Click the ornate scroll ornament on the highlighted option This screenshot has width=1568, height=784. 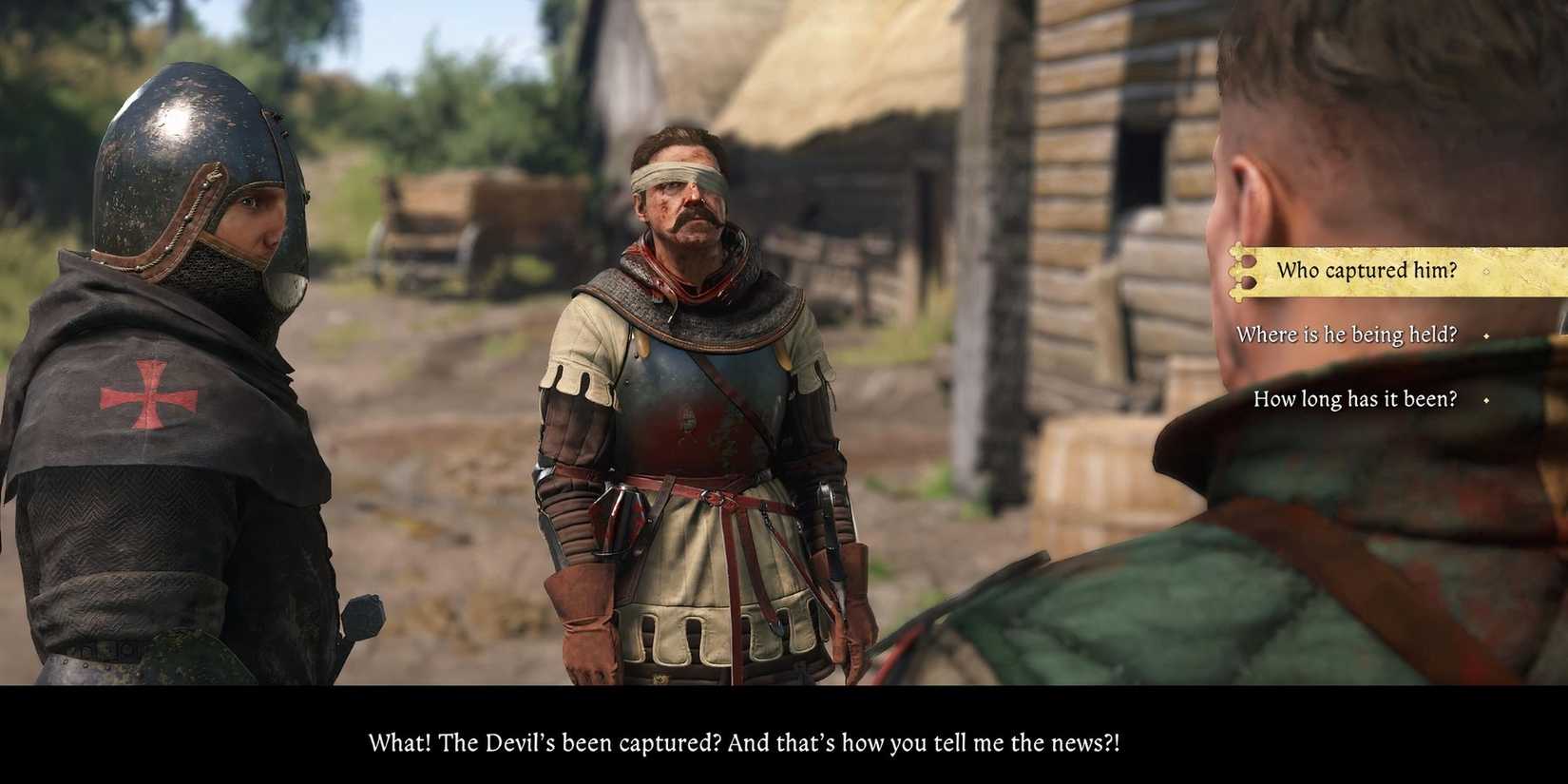click(1239, 270)
